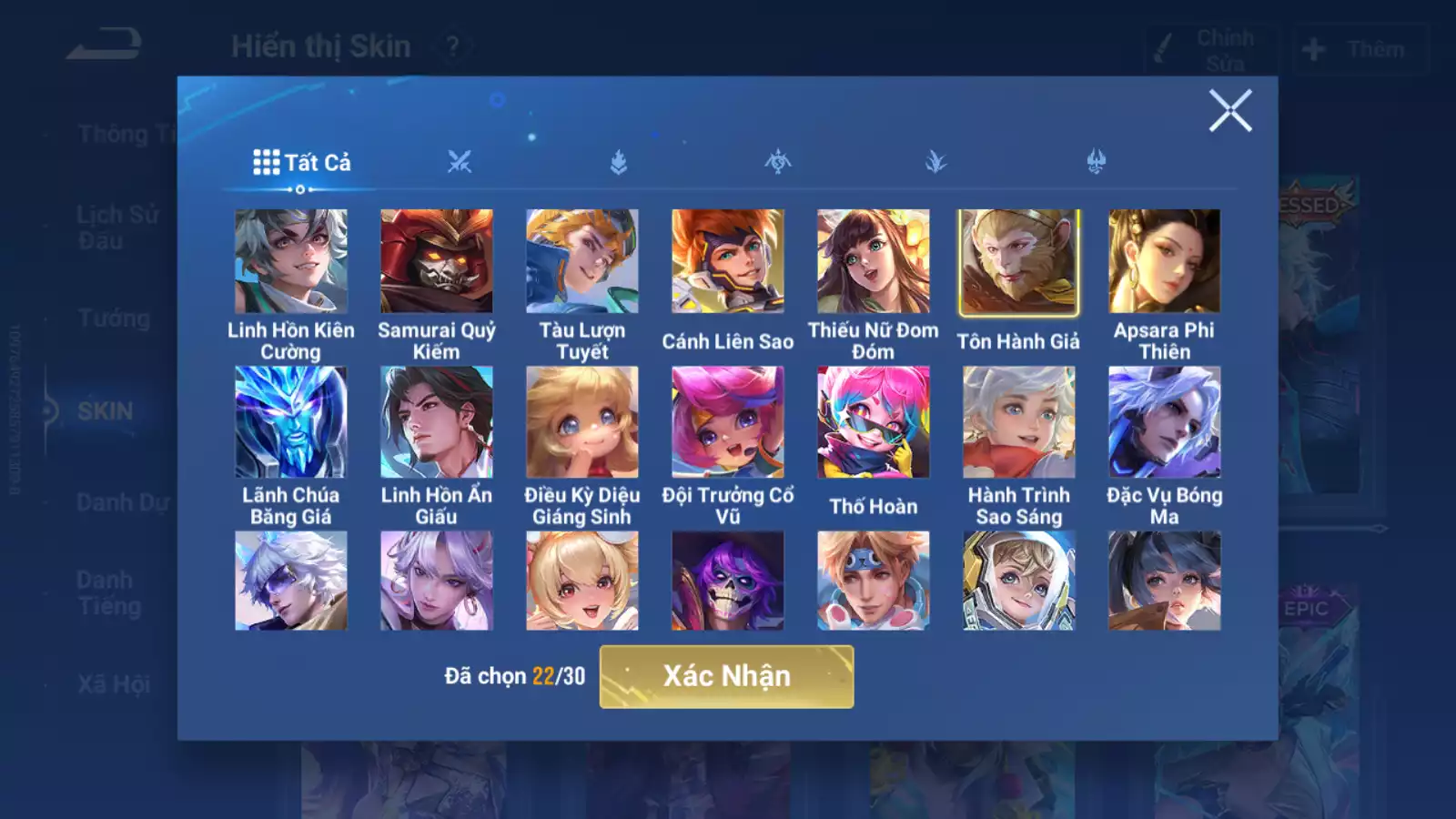1456x819 pixels.
Task: Choose the Thố Hoàn skin
Action: click(x=874, y=422)
